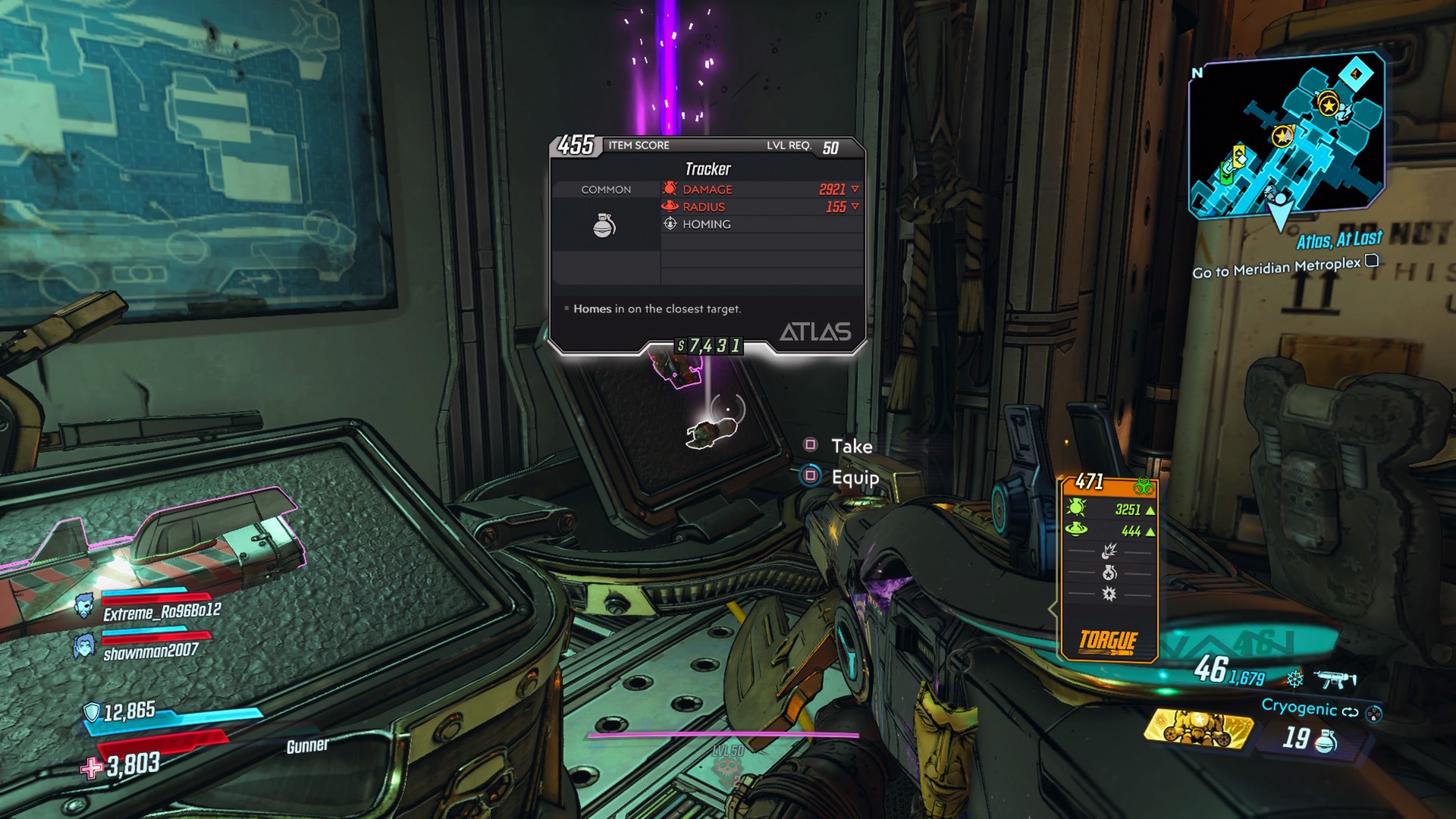Screen dimensions: 1456x819
Task: Expand the red arrow beside the 2921 damage value
Action: click(x=854, y=189)
